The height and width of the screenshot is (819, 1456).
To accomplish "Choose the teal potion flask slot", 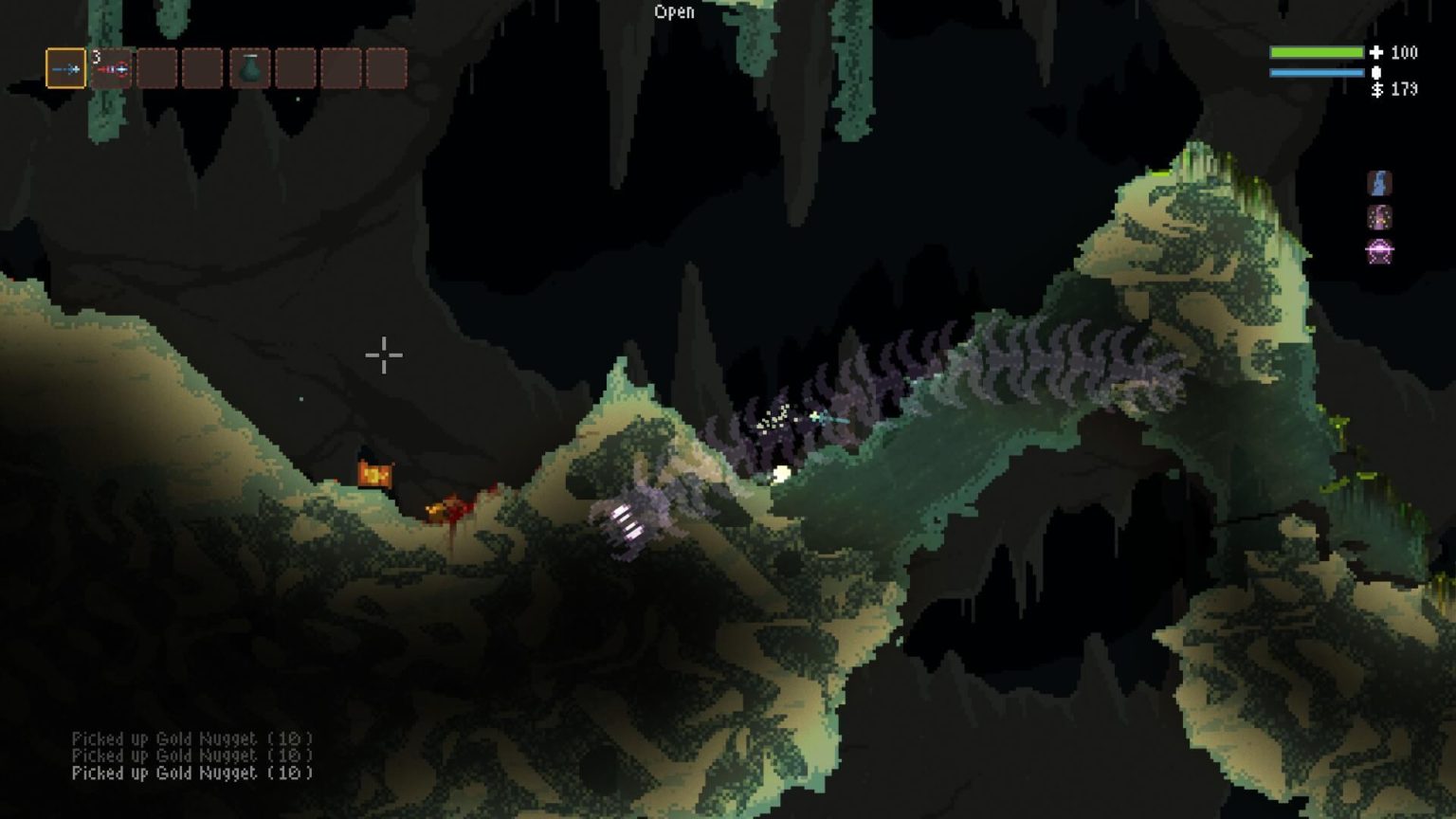I will coord(249,68).
